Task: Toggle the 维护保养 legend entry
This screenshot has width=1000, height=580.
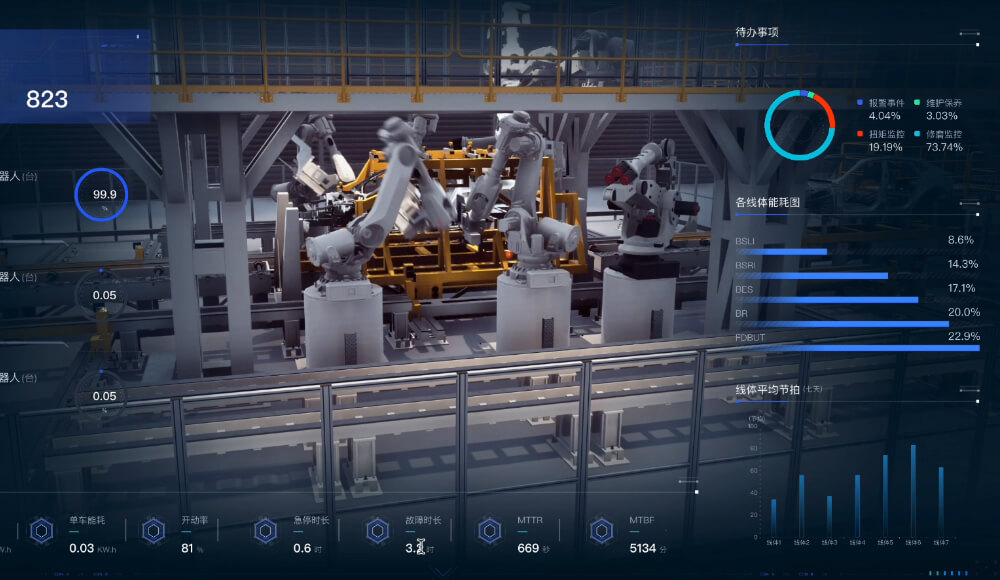Action: click(x=943, y=103)
